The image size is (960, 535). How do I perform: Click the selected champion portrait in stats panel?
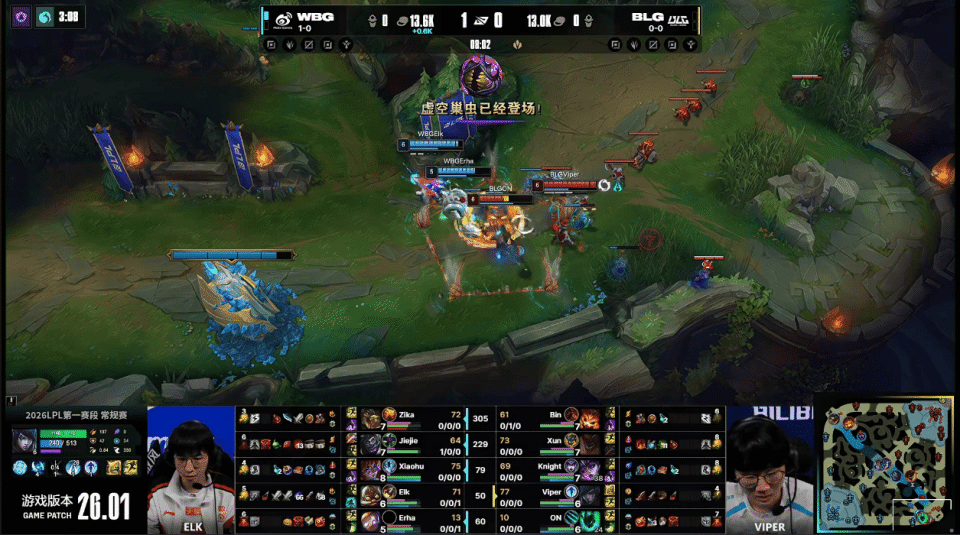point(25,441)
